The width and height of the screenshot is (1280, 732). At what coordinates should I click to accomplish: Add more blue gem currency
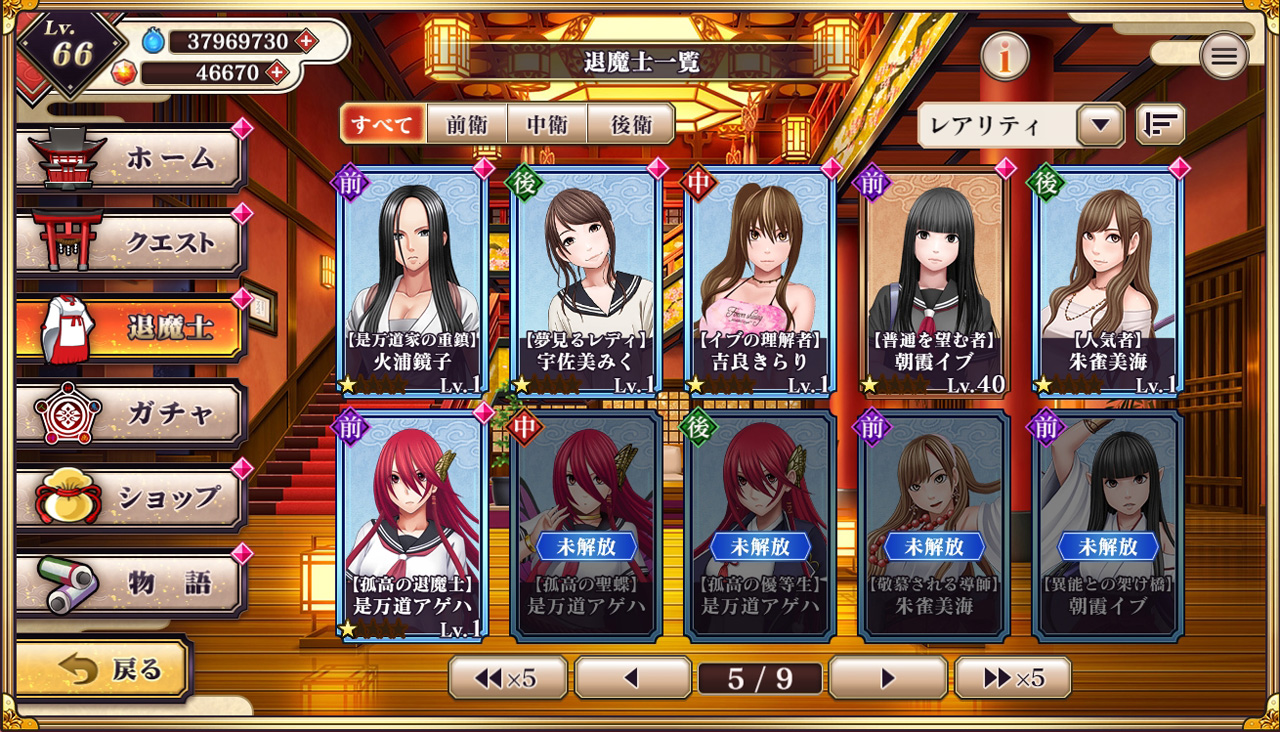(305, 41)
